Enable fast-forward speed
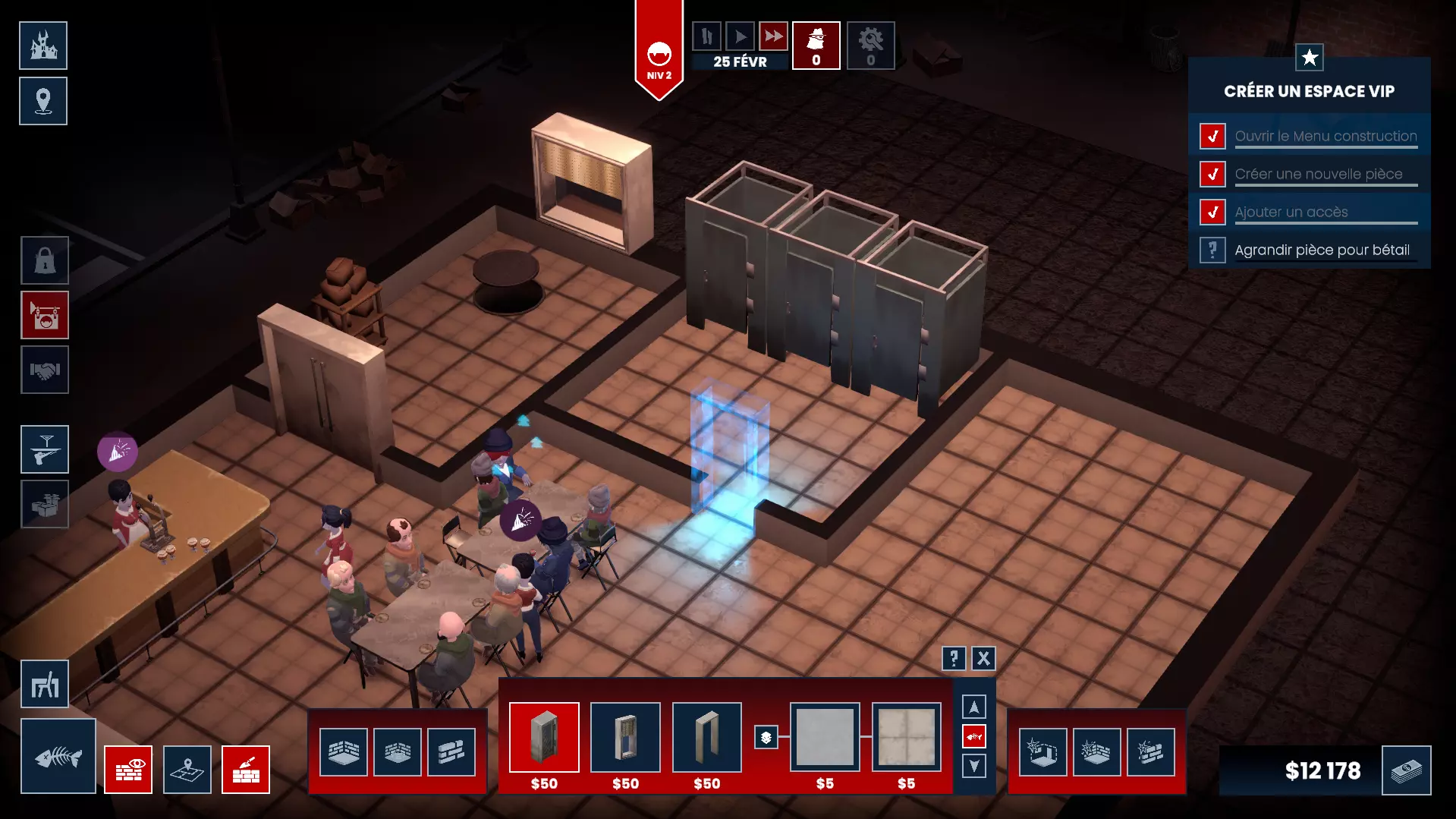Viewport: 1456px width, 819px height. coord(773,36)
